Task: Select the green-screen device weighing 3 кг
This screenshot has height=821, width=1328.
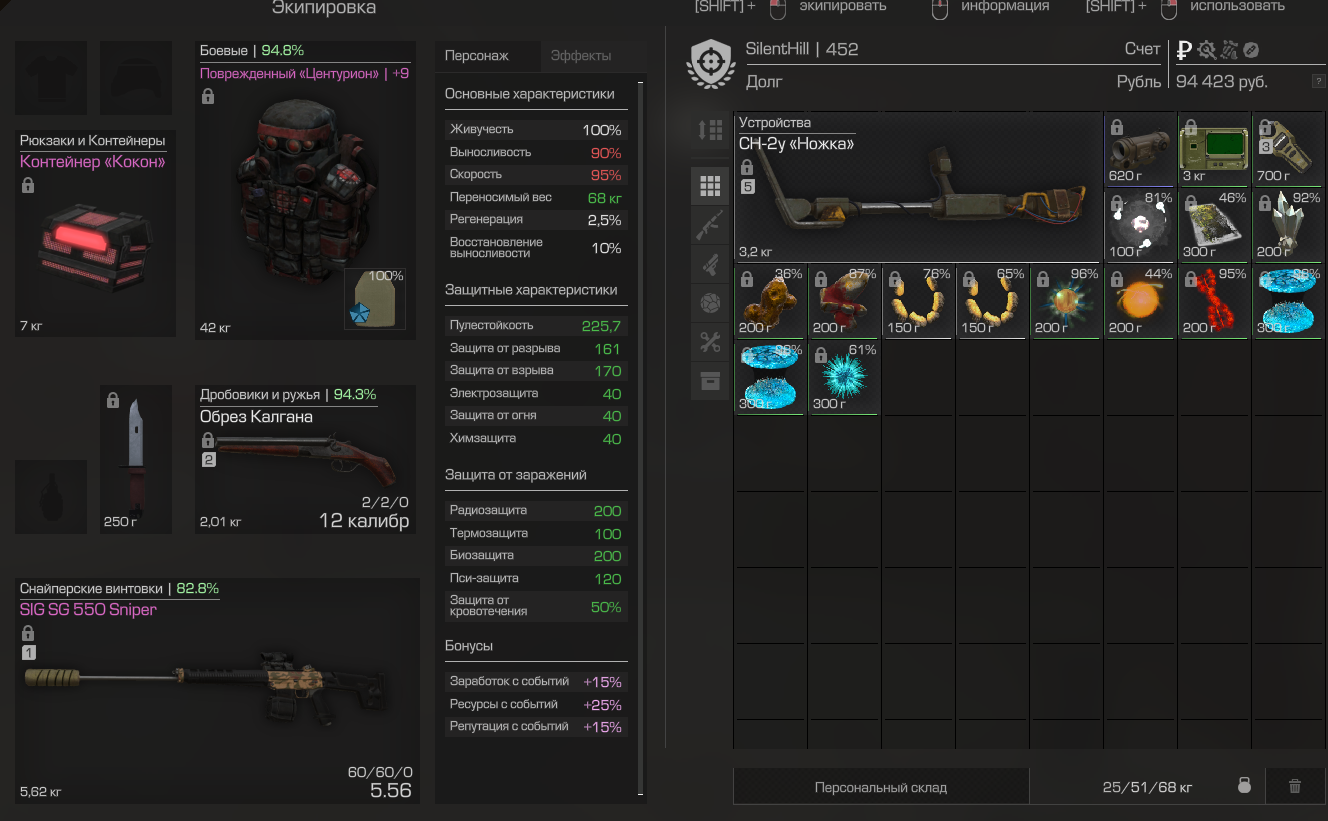Action: point(1214,150)
